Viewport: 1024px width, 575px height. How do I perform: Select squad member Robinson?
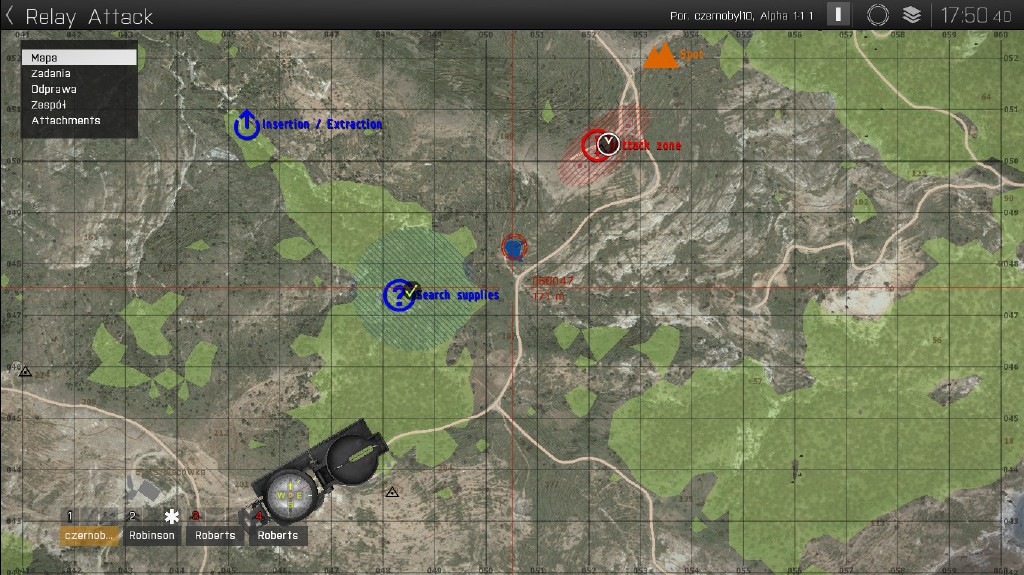152,535
